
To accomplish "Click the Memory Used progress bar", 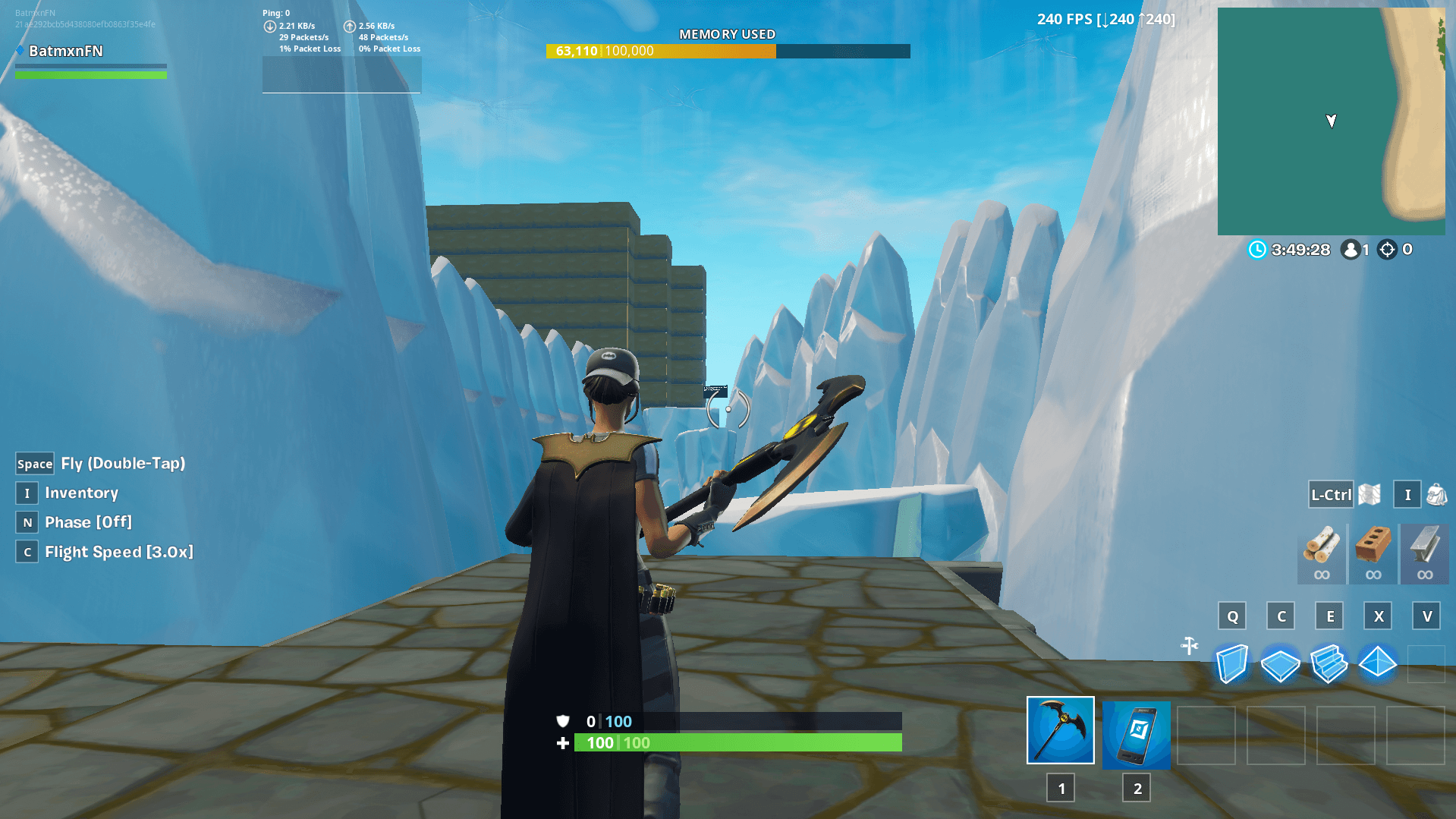I will [x=727, y=51].
